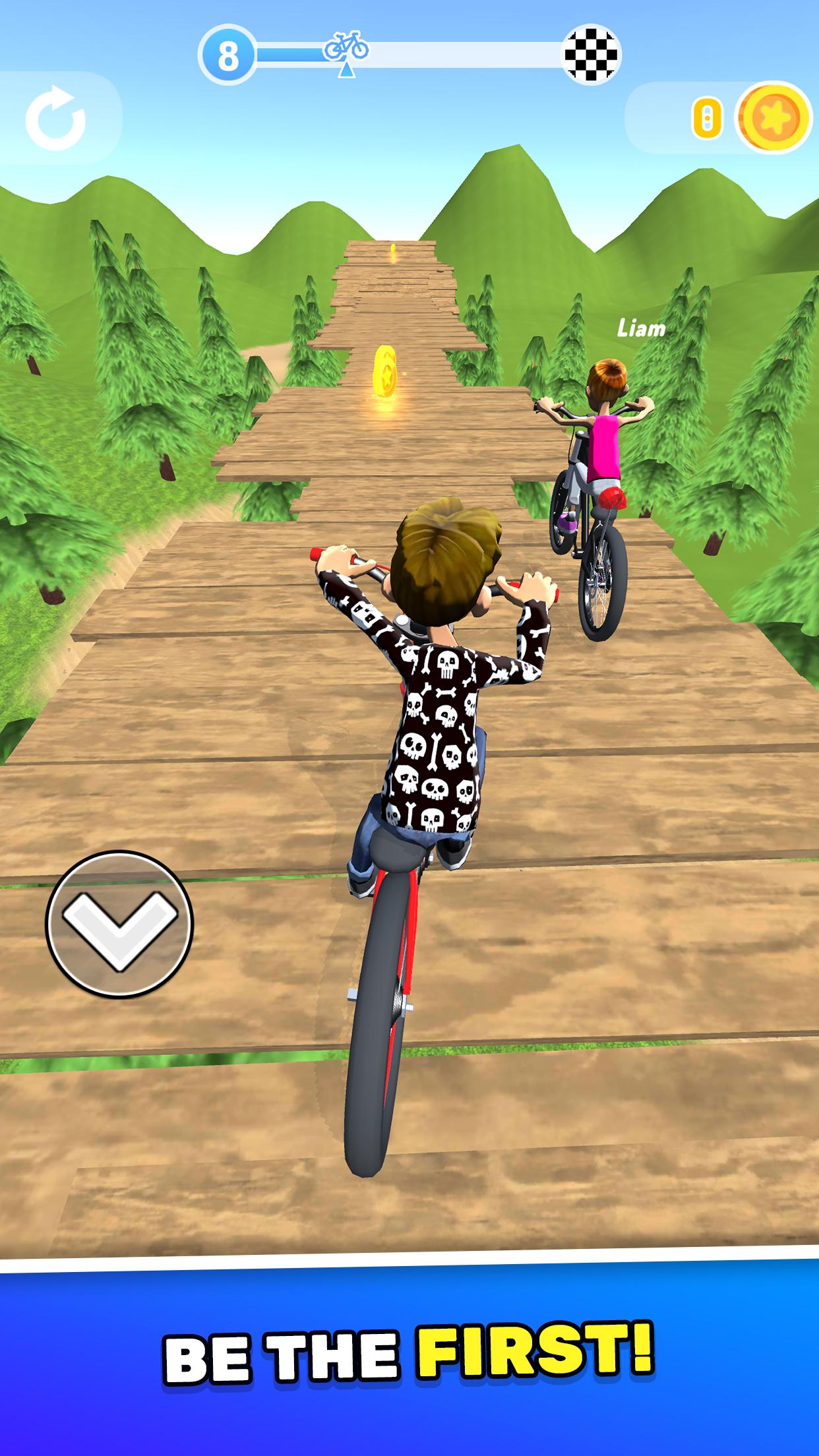
Task: Restart the race with the circular arrow button
Action: tap(55, 119)
